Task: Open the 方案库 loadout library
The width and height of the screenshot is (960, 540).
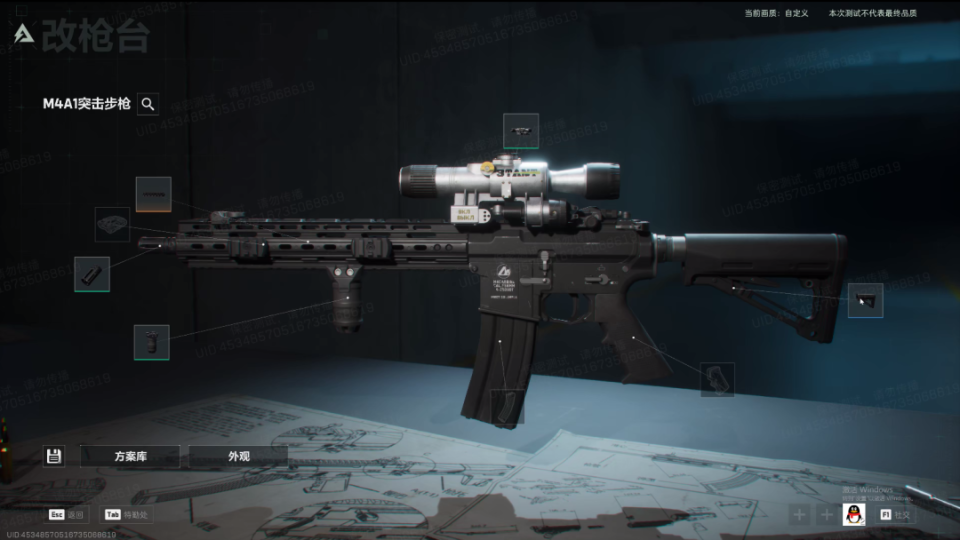Action: point(130,456)
